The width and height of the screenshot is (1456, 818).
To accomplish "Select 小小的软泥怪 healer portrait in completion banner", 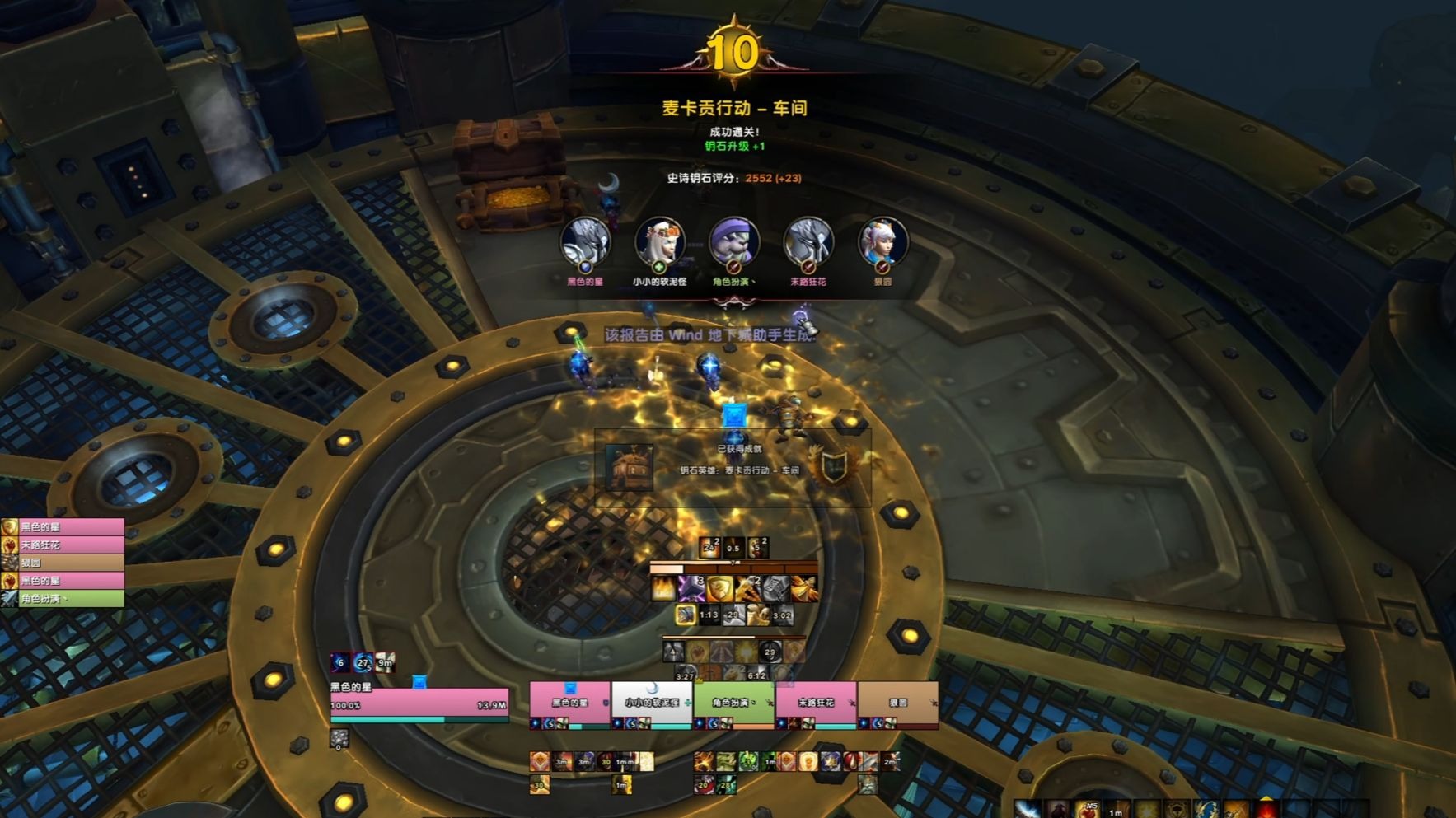I will click(x=659, y=243).
